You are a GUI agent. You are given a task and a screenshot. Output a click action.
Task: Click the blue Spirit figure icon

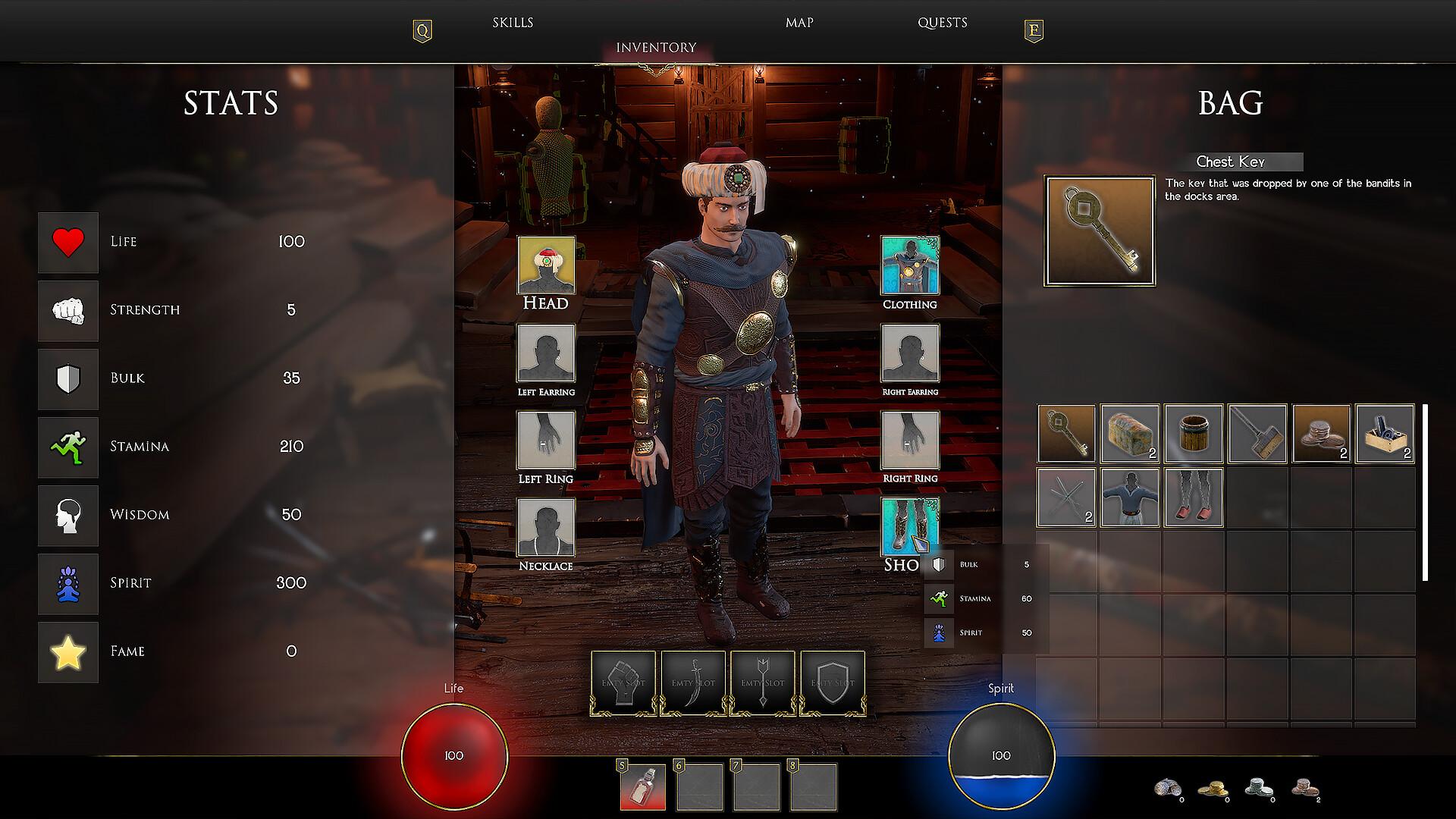pos(67,583)
